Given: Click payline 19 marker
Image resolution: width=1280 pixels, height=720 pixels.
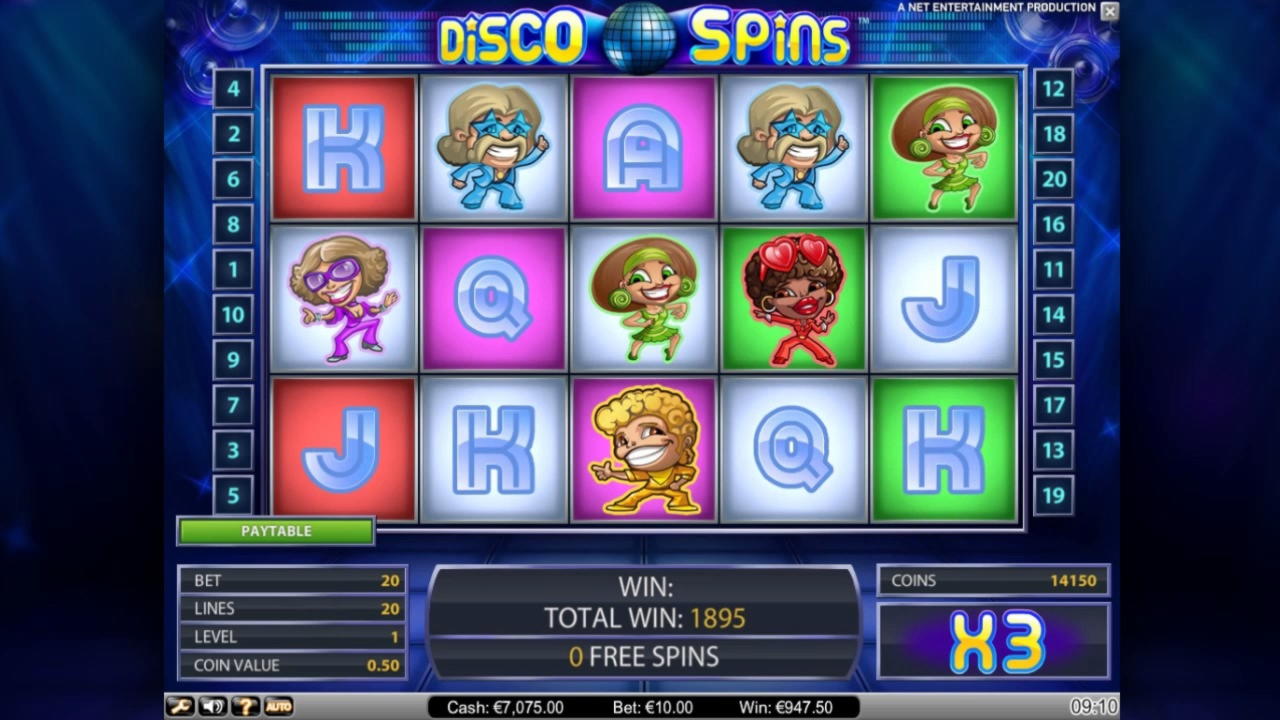Looking at the screenshot, I should pos(1053,495).
